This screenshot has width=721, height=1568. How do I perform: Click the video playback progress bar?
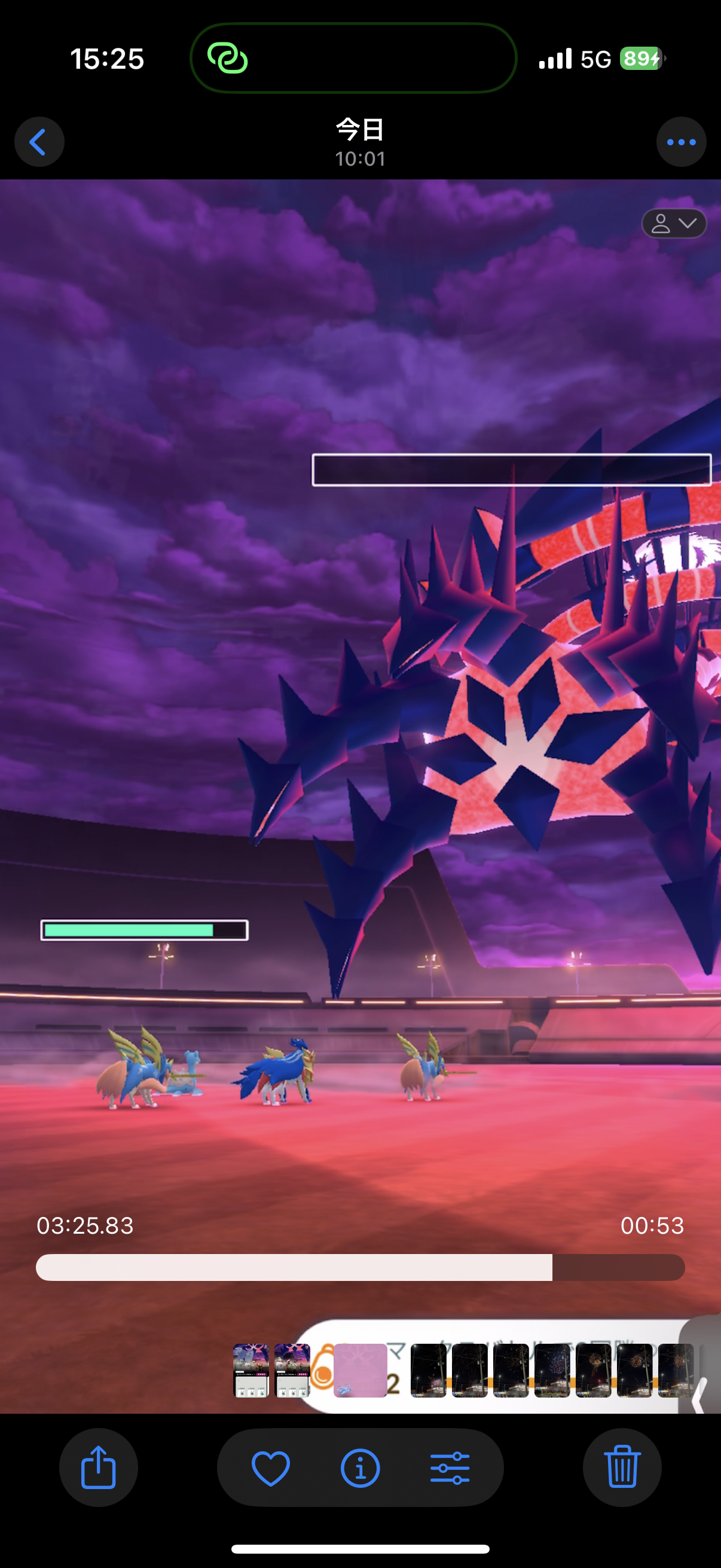pyautogui.click(x=360, y=1267)
